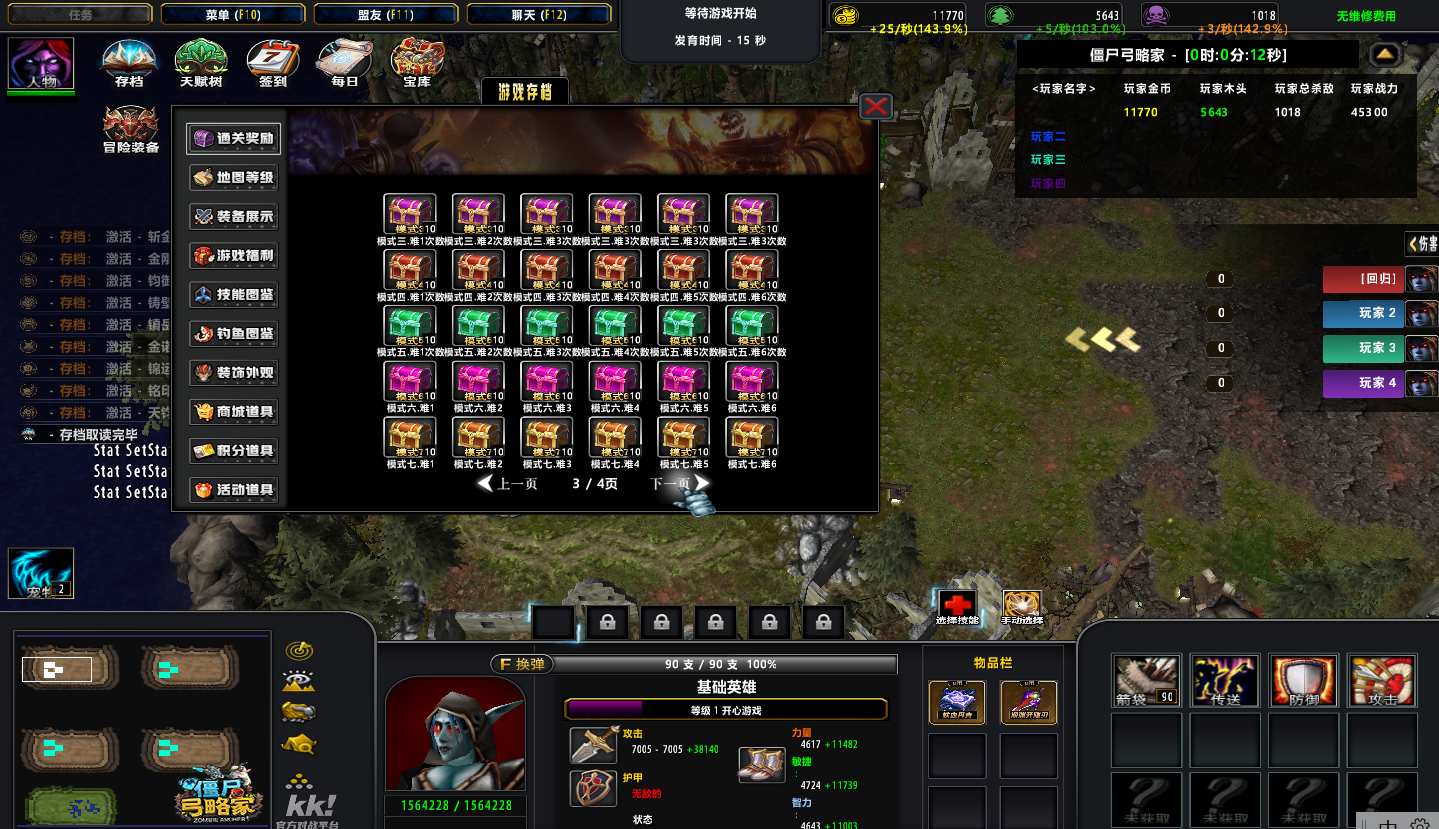The width and height of the screenshot is (1439, 829).
Task: Open the 签到 daily sign-in
Action: [x=273, y=62]
